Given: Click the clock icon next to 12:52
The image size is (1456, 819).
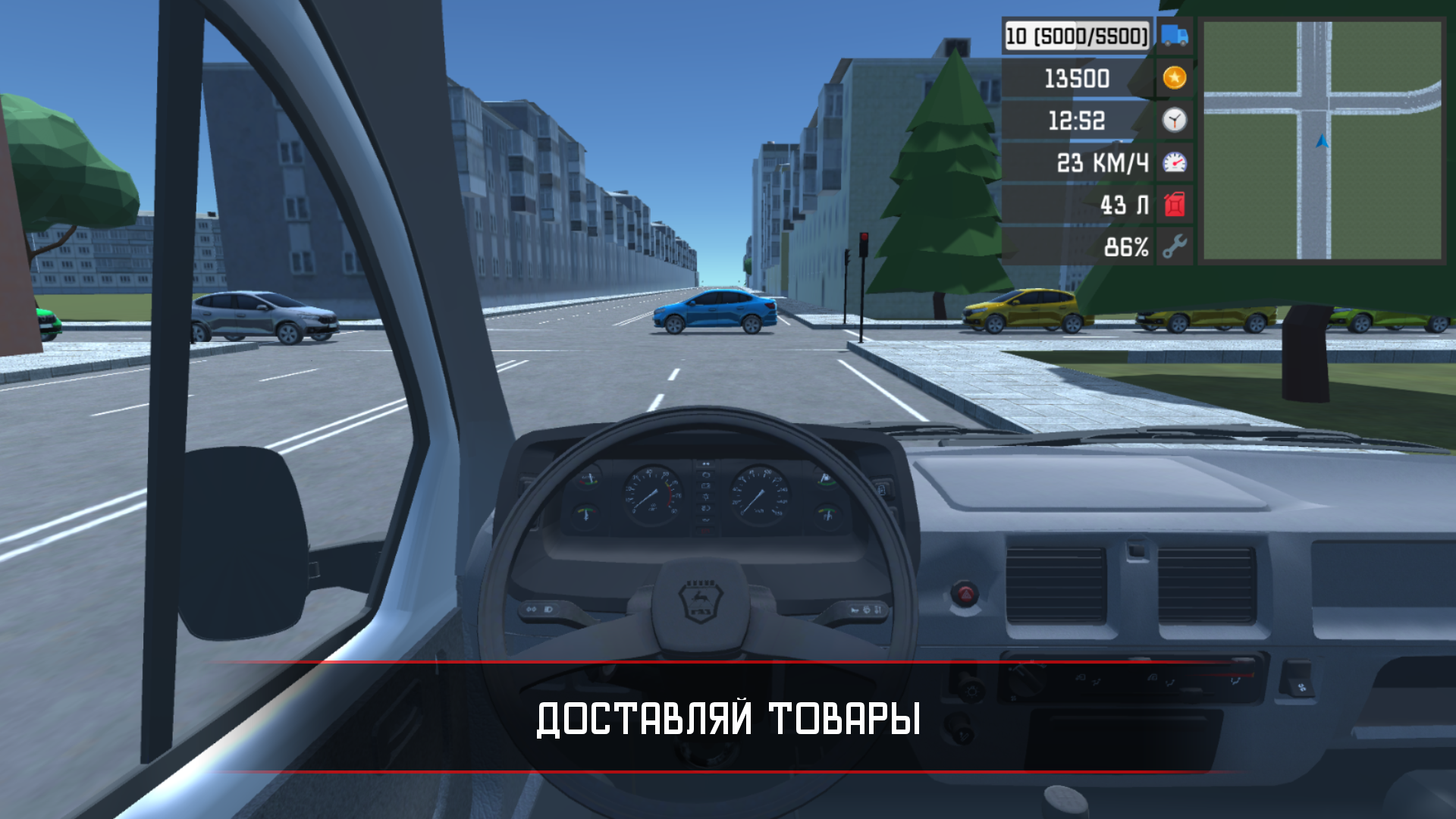Looking at the screenshot, I should click(x=1173, y=120).
